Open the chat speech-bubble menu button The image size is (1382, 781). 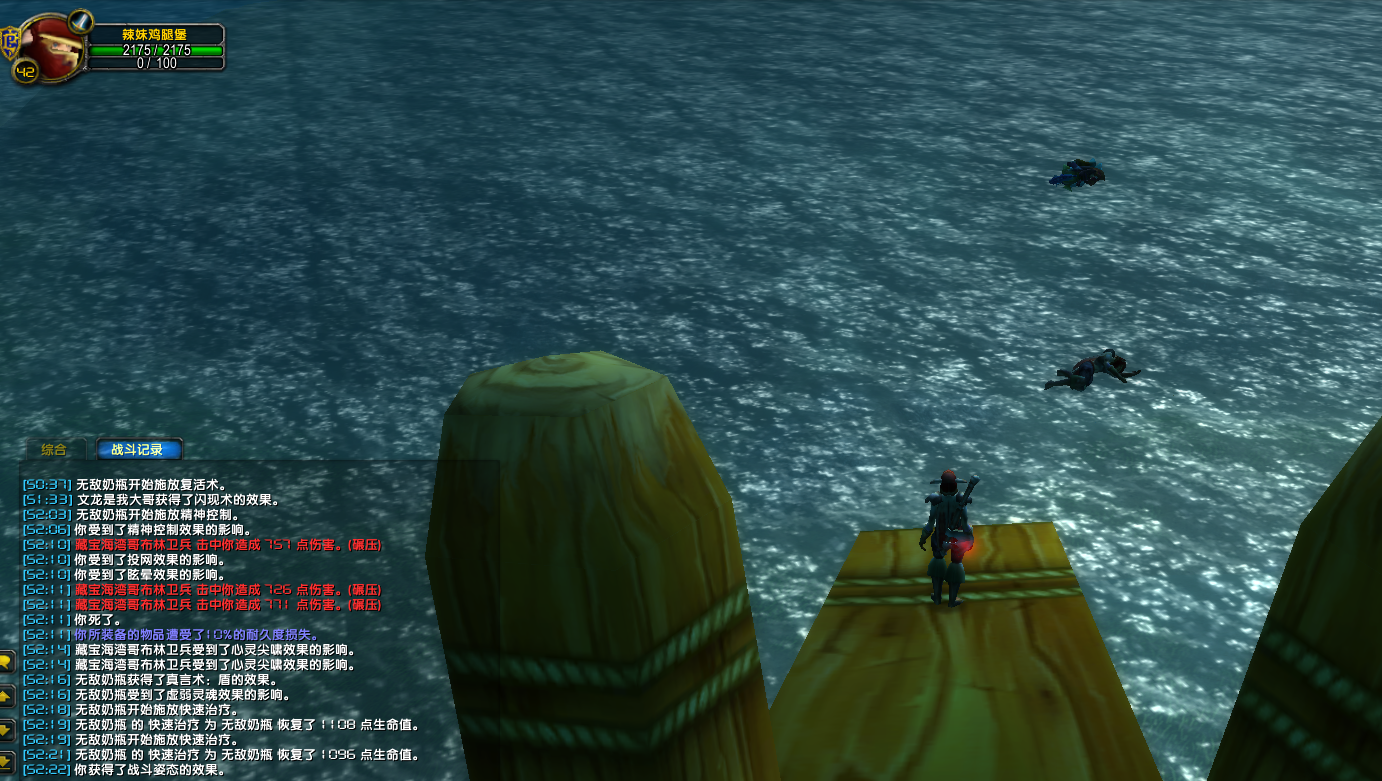(5, 662)
